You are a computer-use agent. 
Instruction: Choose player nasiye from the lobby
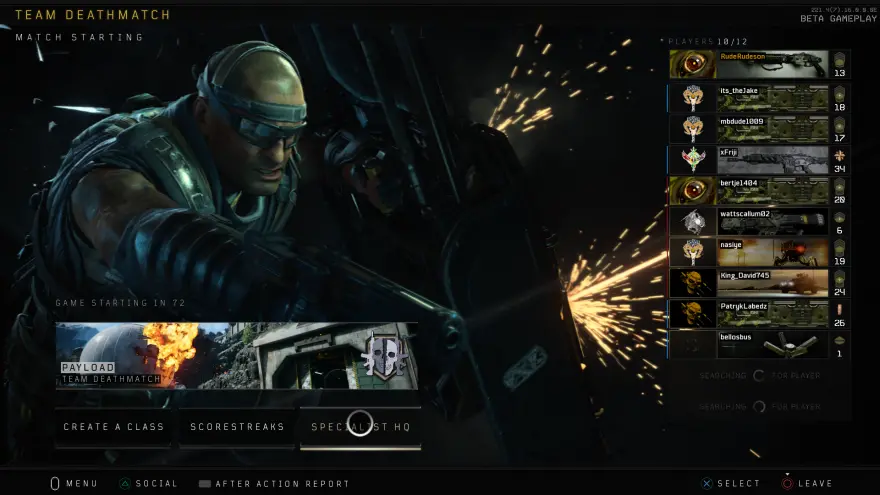coord(759,252)
